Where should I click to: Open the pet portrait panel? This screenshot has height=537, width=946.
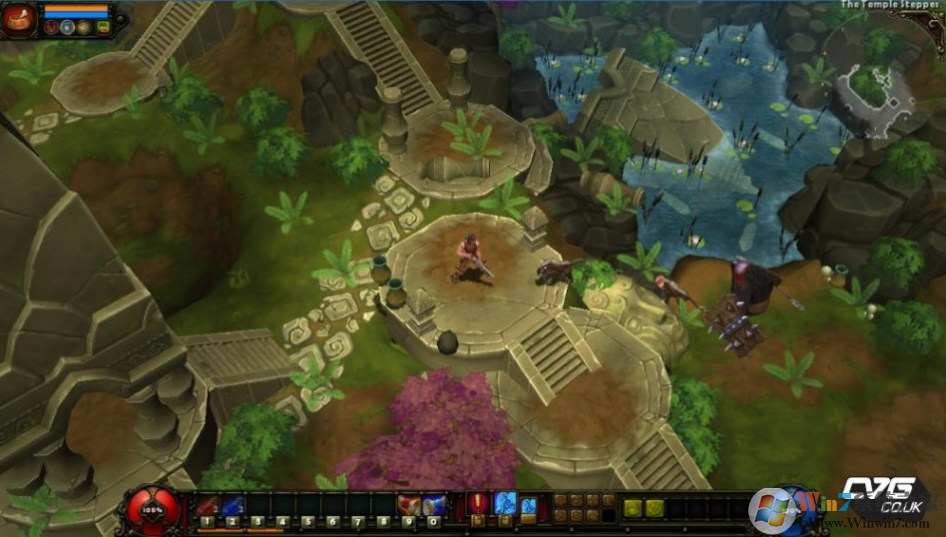tap(18, 19)
